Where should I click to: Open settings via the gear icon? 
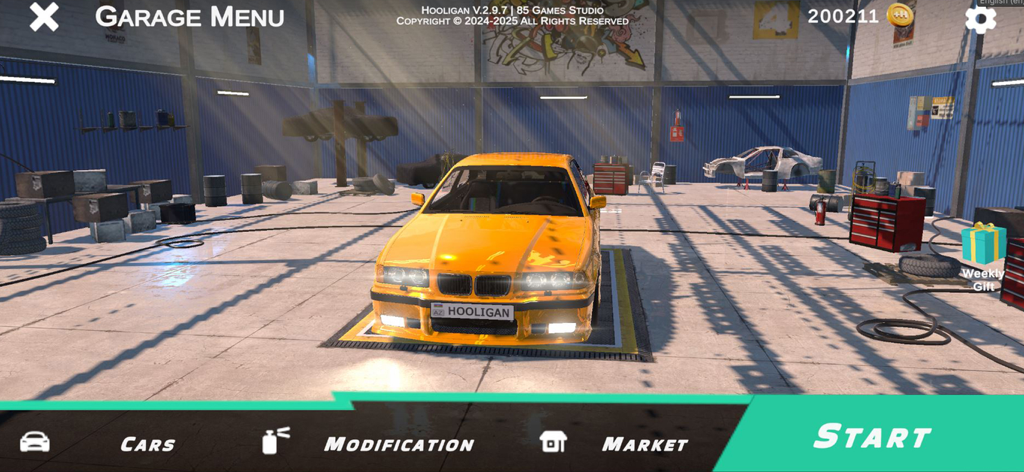(x=980, y=18)
